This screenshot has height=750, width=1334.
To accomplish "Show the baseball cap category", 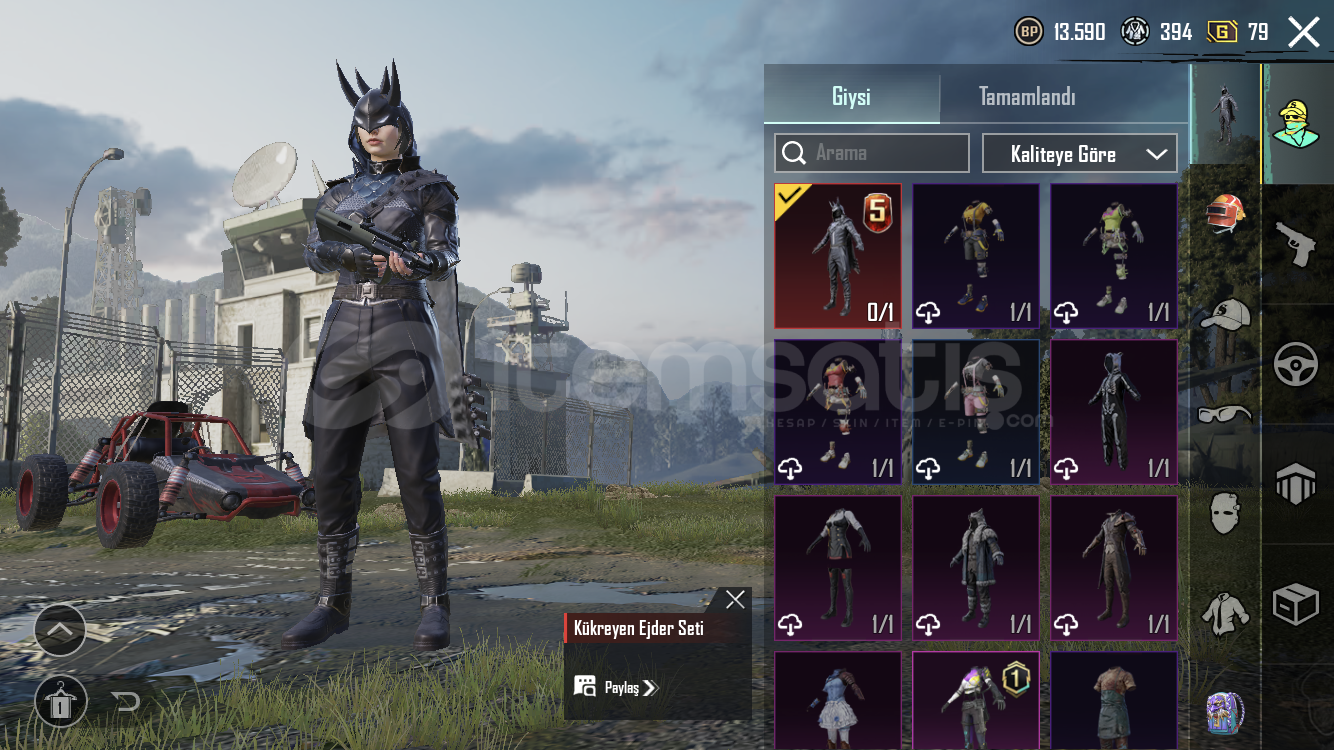I will (1225, 315).
